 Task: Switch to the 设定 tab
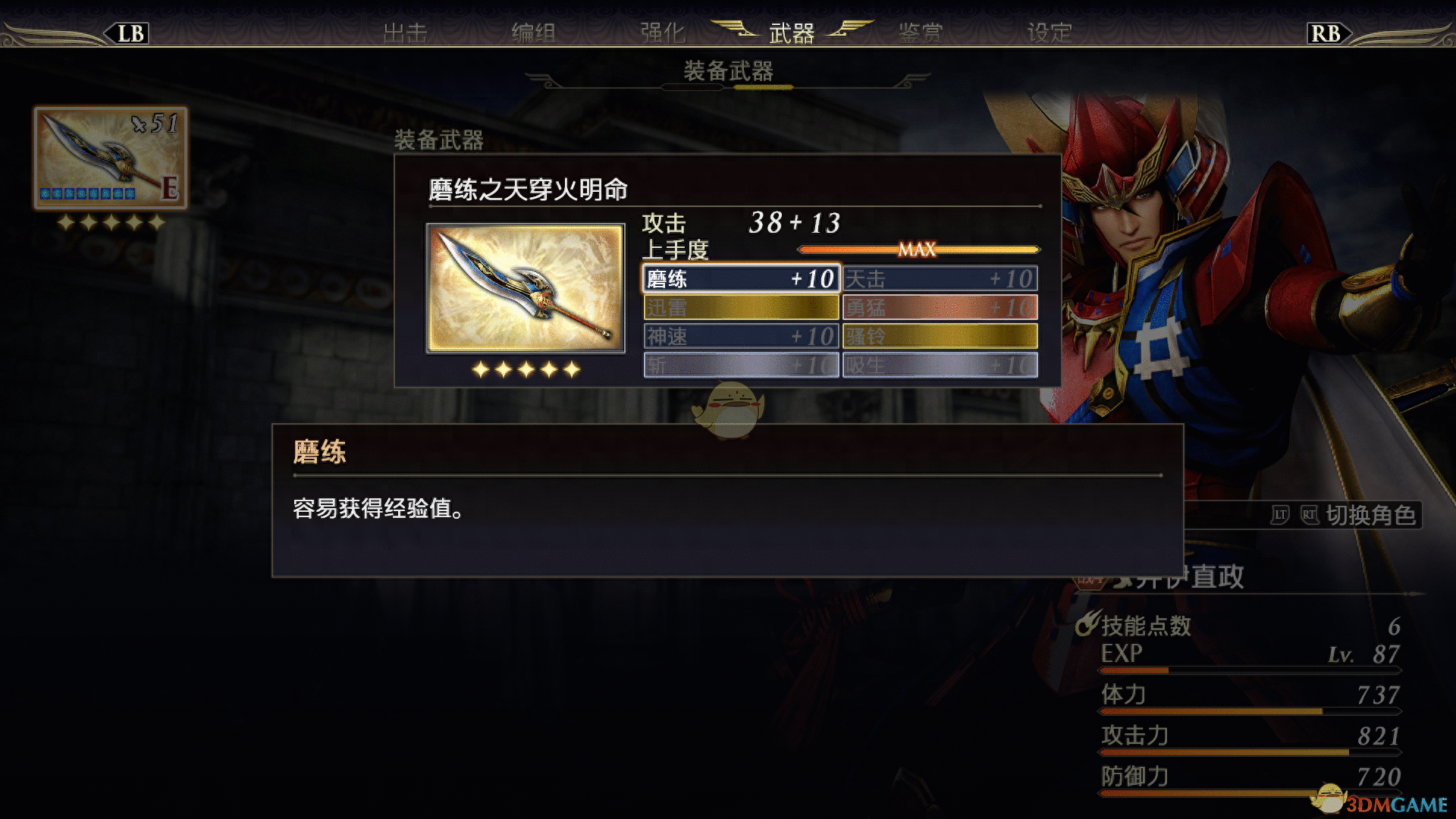tap(1049, 33)
